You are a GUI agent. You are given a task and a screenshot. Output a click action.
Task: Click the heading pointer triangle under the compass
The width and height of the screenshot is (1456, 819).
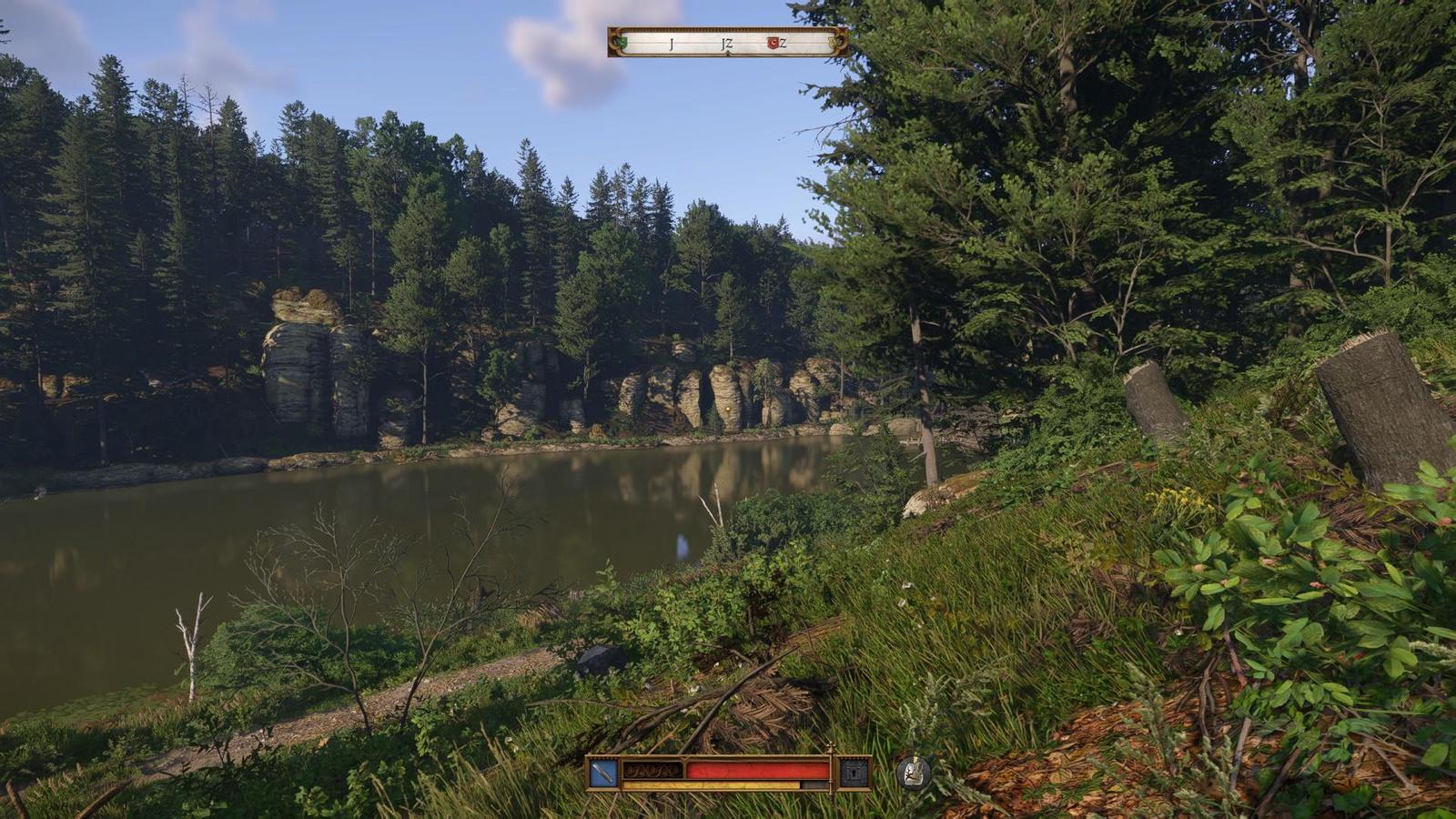pos(728,54)
